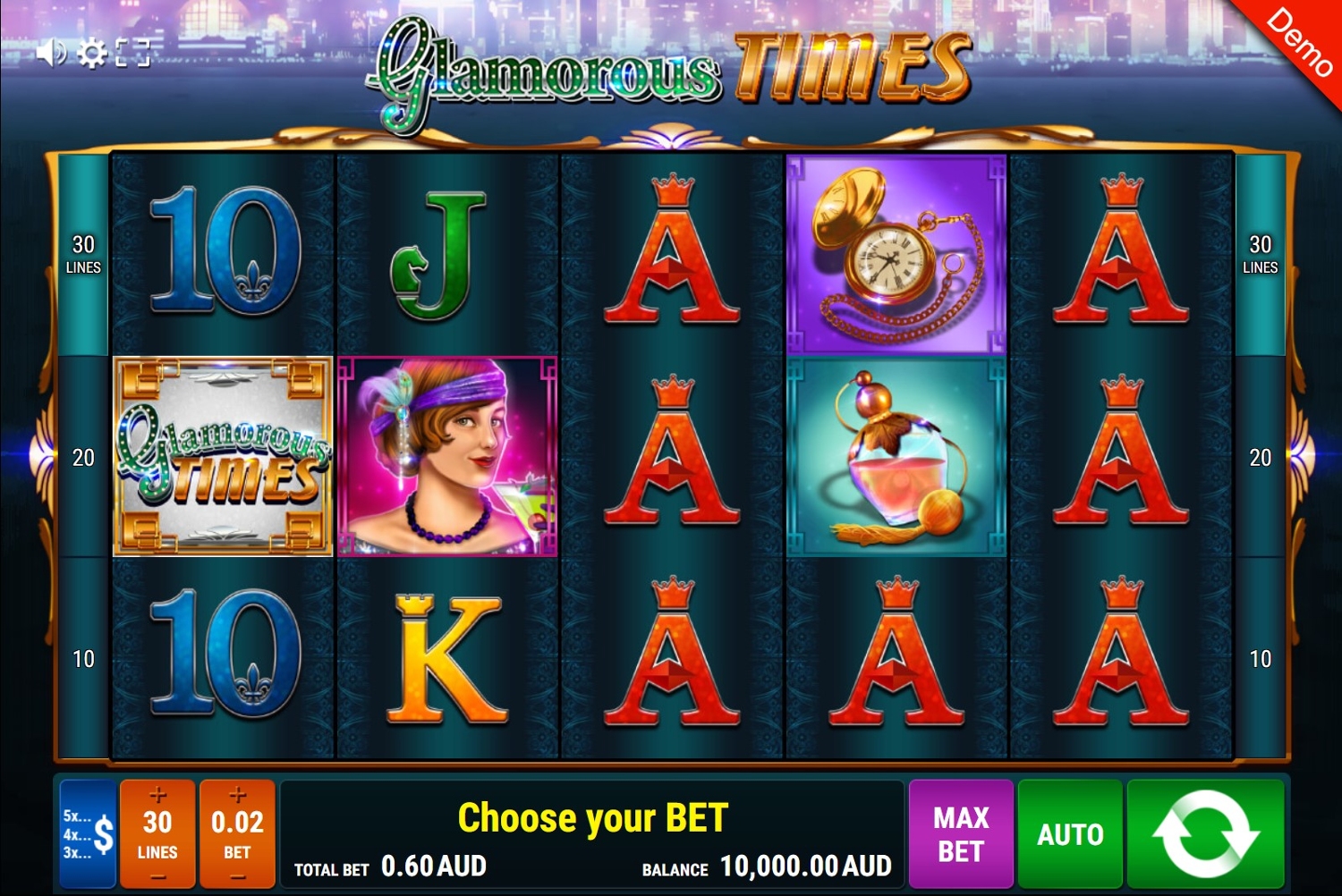Screen dimensions: 1342x896
Task: Raise the bet amount using plus
Action: coord(237,794)
